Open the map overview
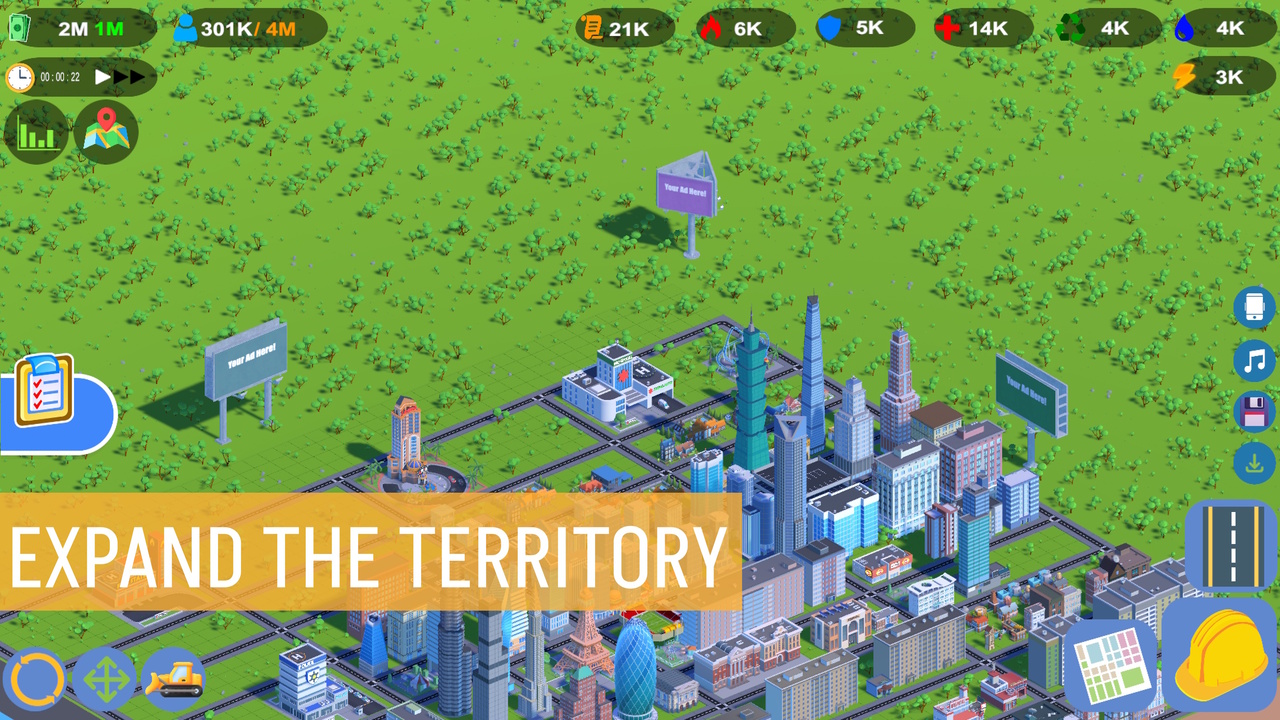The width and height of the screenshot is (1280, 720). [103, 131]
